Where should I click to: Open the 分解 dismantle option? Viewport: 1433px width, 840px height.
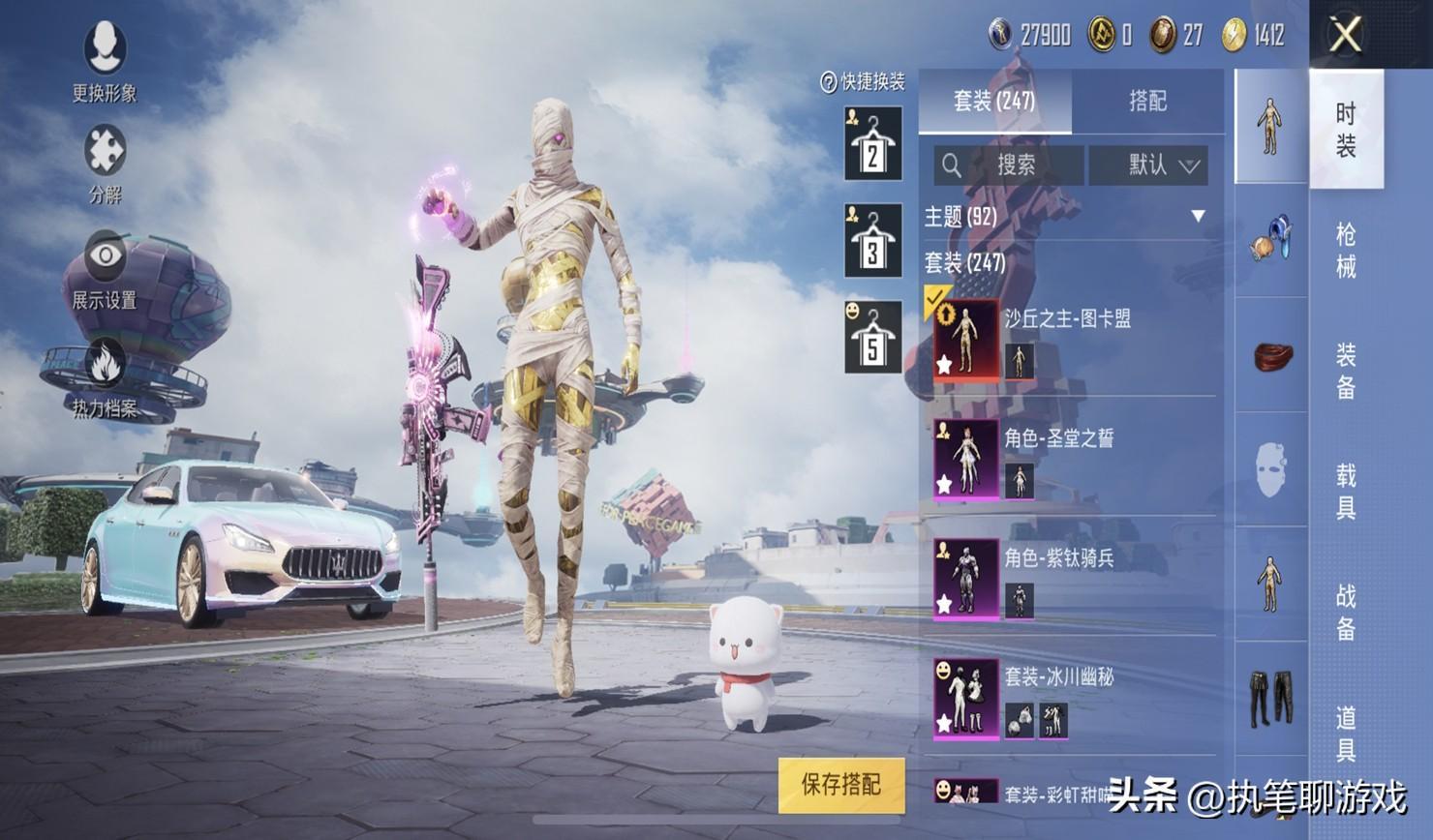[x=105, y=162]
